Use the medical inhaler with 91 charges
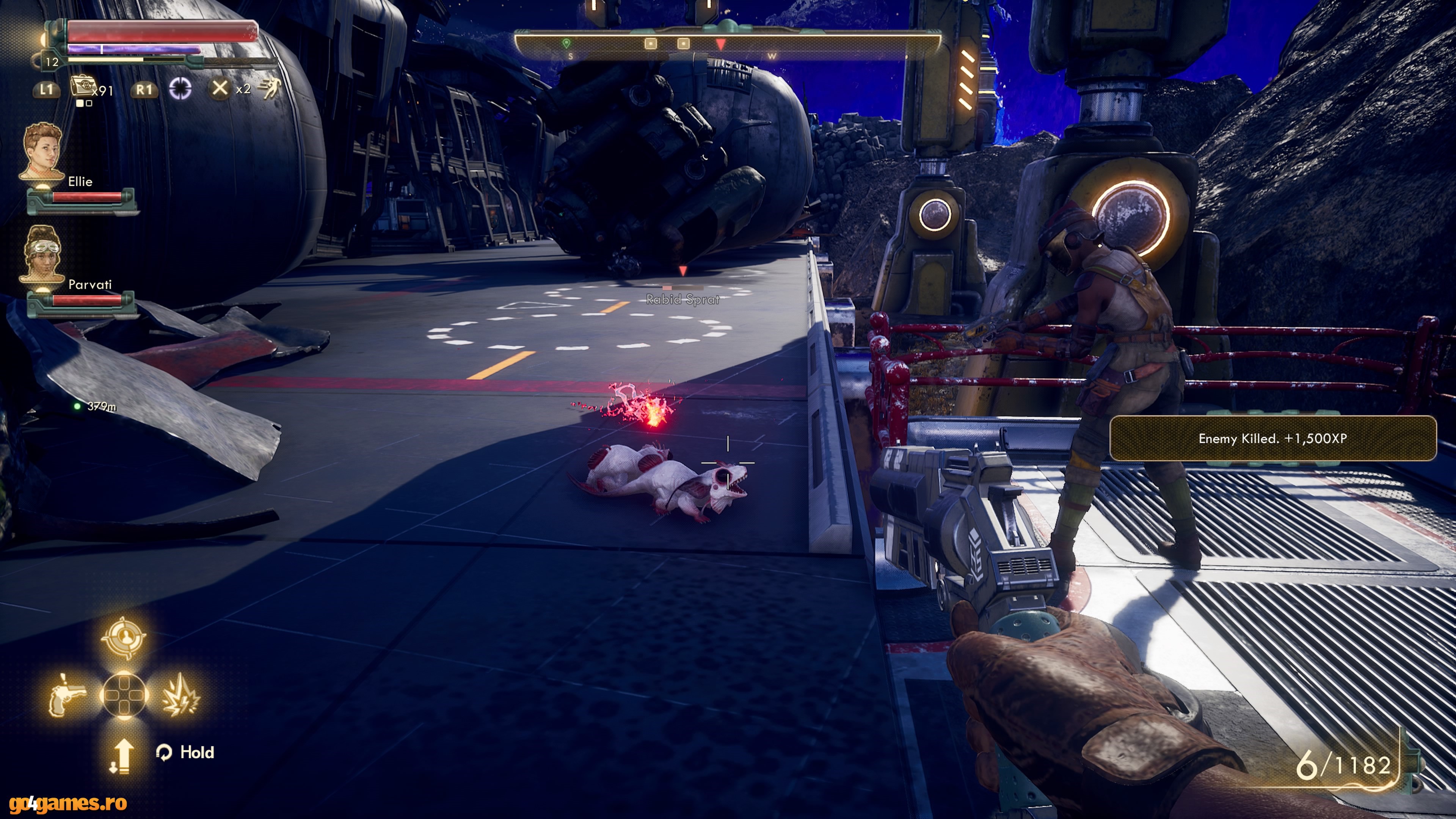Screen dimensions: 1456x819 coord(82,88)
